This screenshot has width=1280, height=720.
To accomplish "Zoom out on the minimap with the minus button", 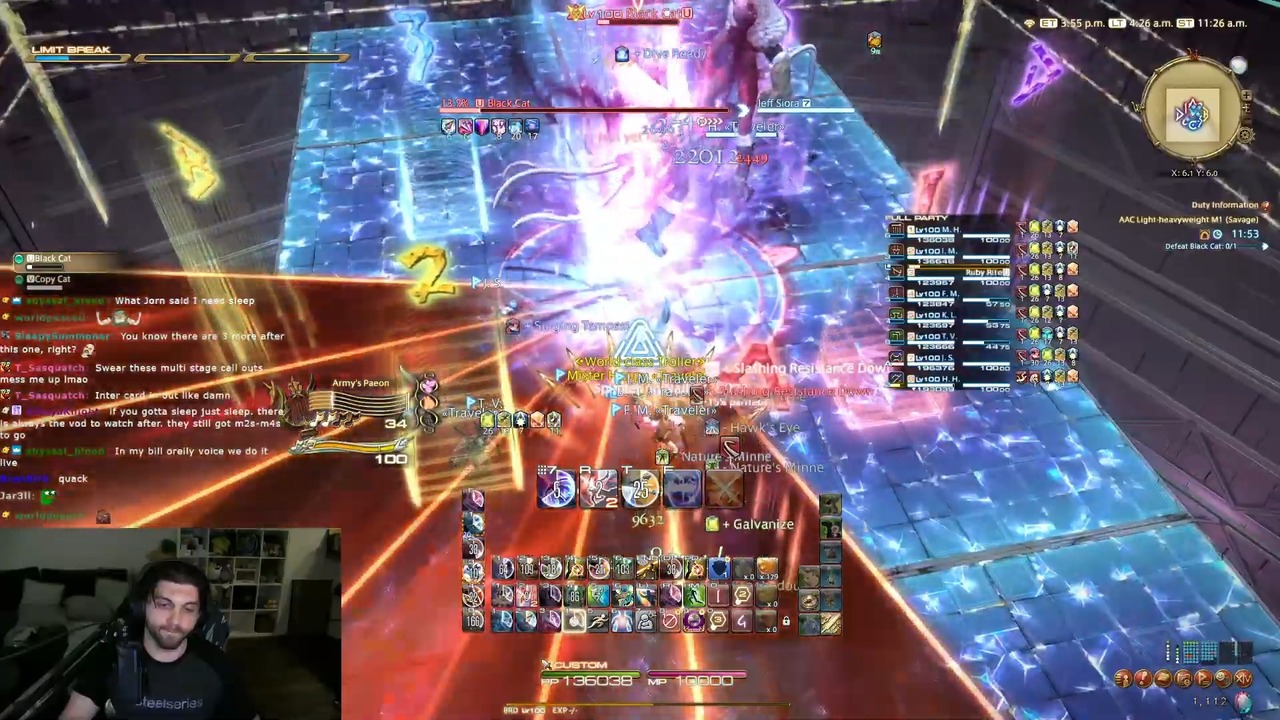I will [1248, 108].
